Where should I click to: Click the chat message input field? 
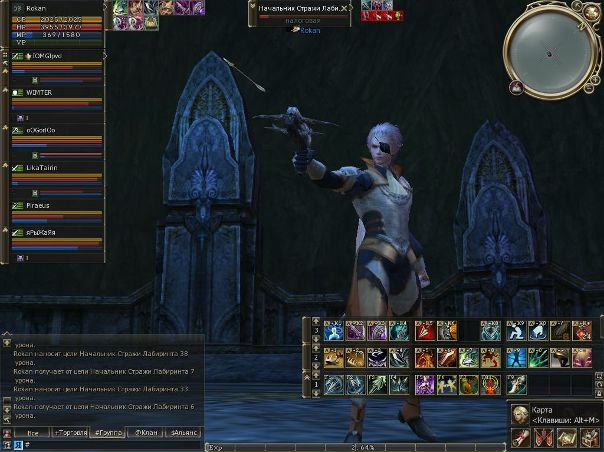100,444
